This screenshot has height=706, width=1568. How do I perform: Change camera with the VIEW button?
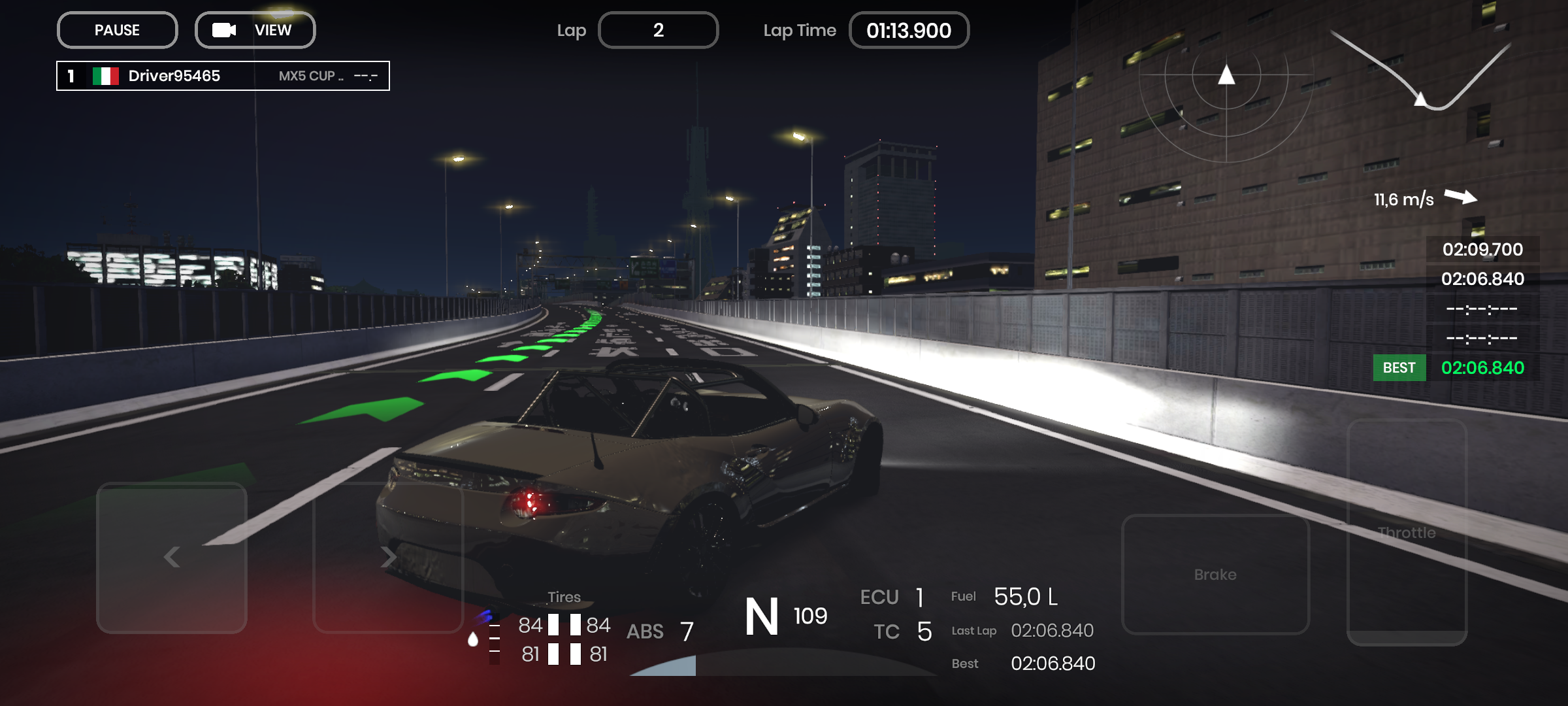[x=255, y=30]
